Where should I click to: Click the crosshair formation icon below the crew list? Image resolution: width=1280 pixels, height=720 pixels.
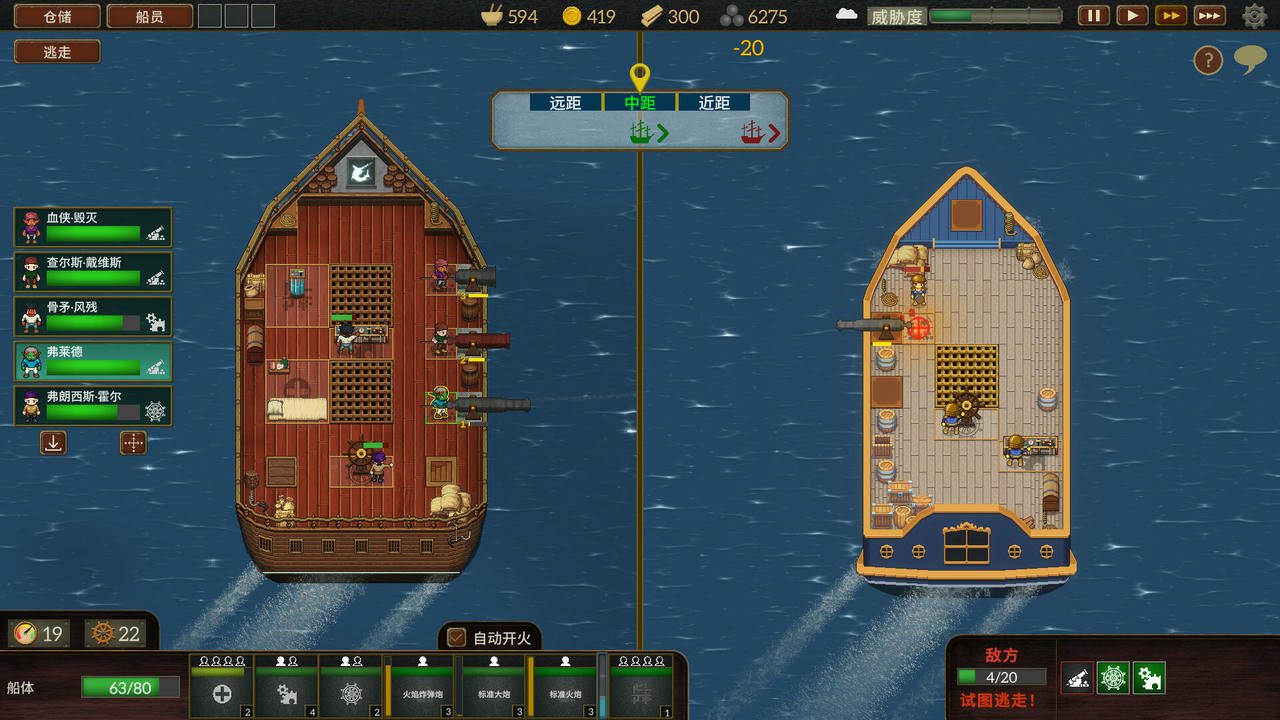pyautogui.click(x=133, y=442)
